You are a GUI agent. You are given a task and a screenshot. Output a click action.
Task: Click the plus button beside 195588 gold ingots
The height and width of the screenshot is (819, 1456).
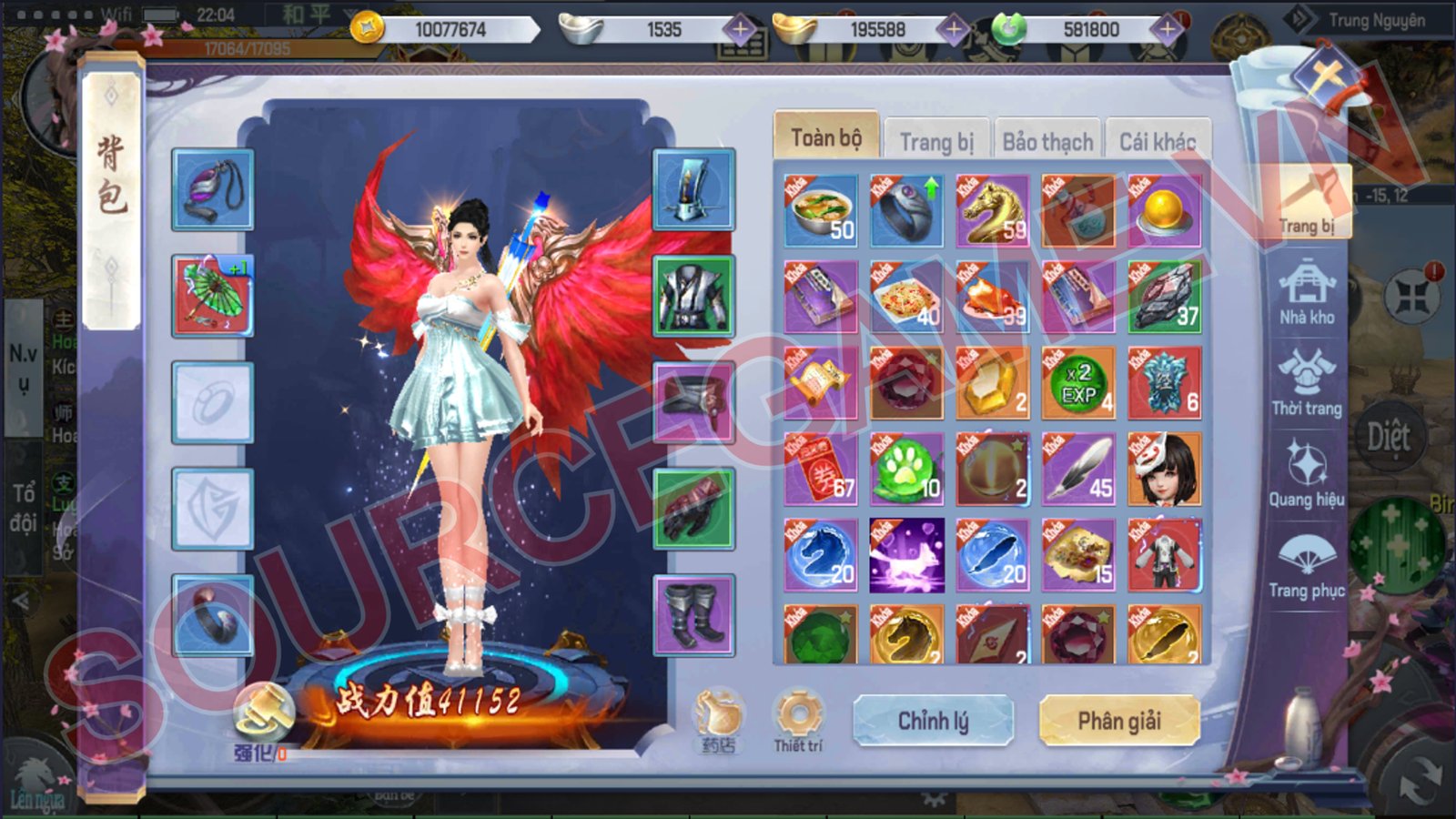pyautogui.click(x=953, y=30)
